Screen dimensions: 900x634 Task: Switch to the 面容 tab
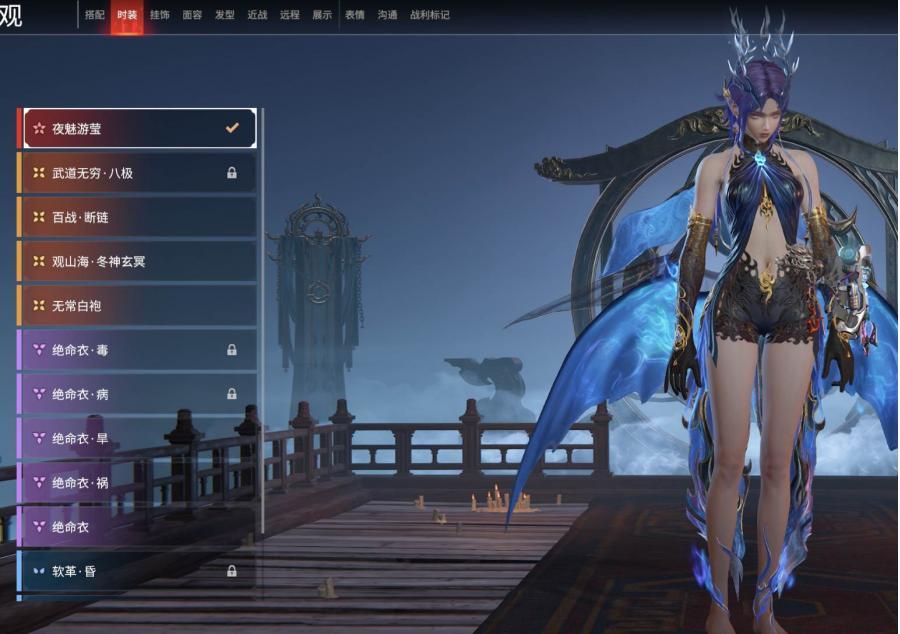tap(192, 15)
